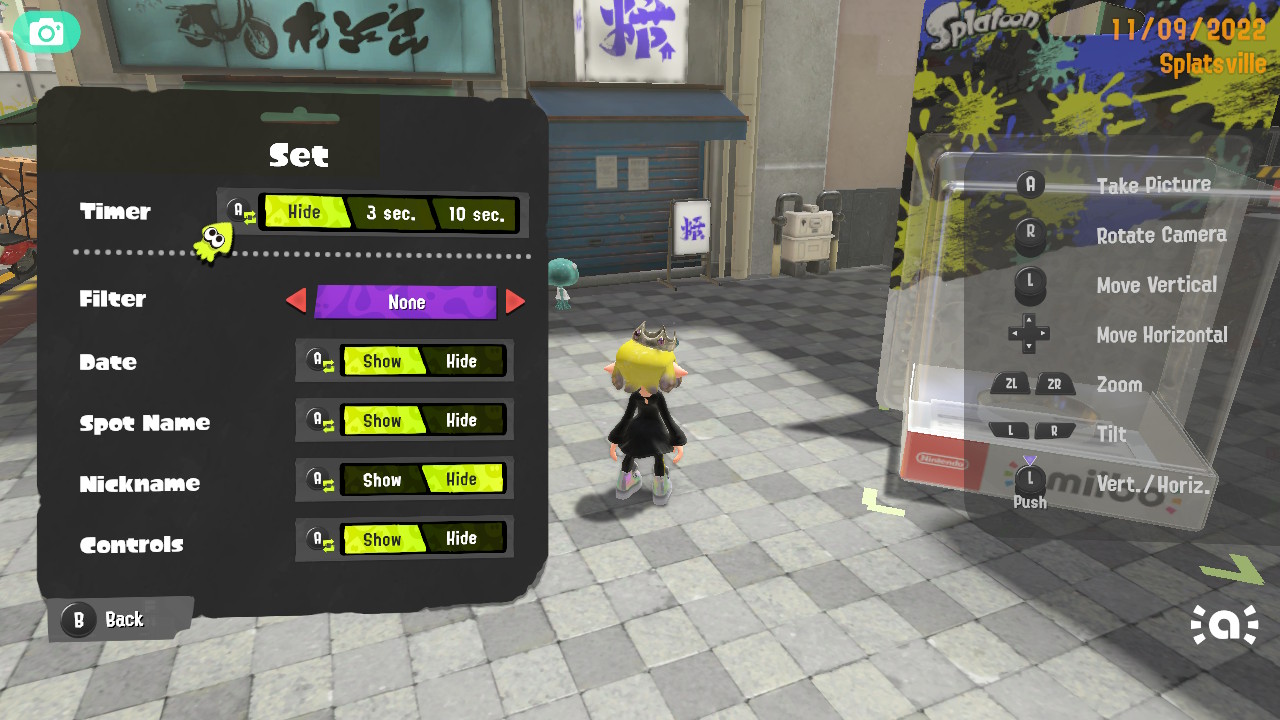Click the None filter selector
The height and width of the screenshot is (720, 1280).
tap(405, 301)
